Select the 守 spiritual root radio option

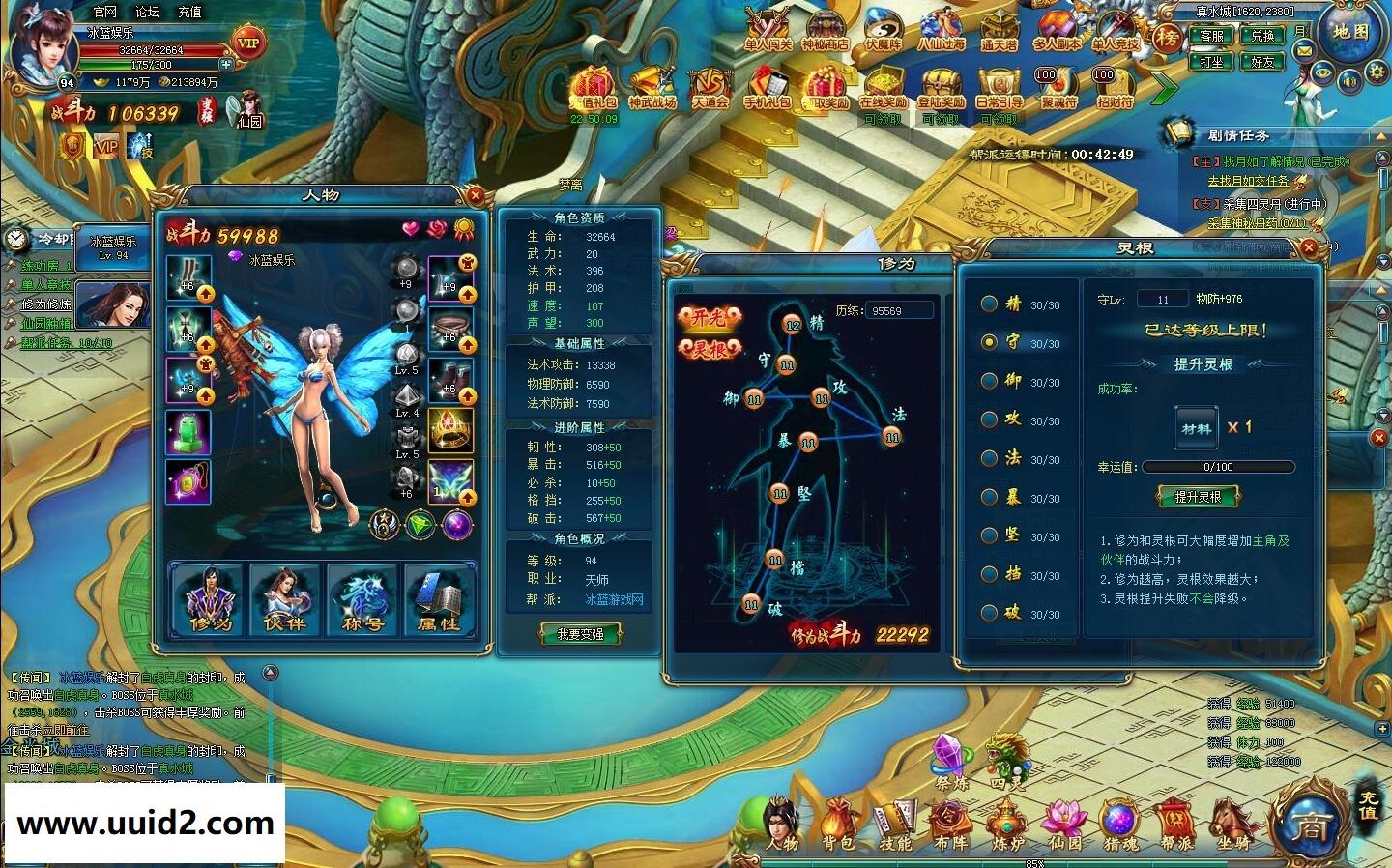(989, 342)
